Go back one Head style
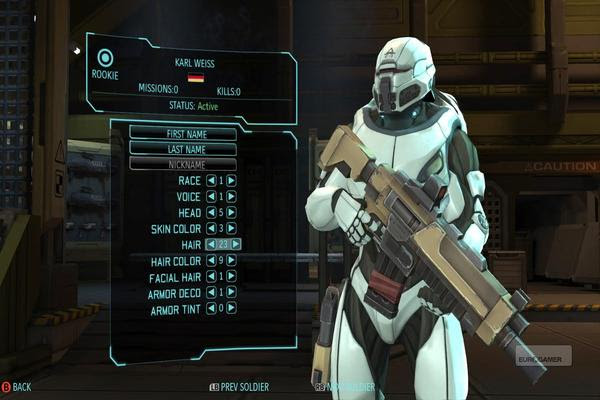 (x=210, y=212)
